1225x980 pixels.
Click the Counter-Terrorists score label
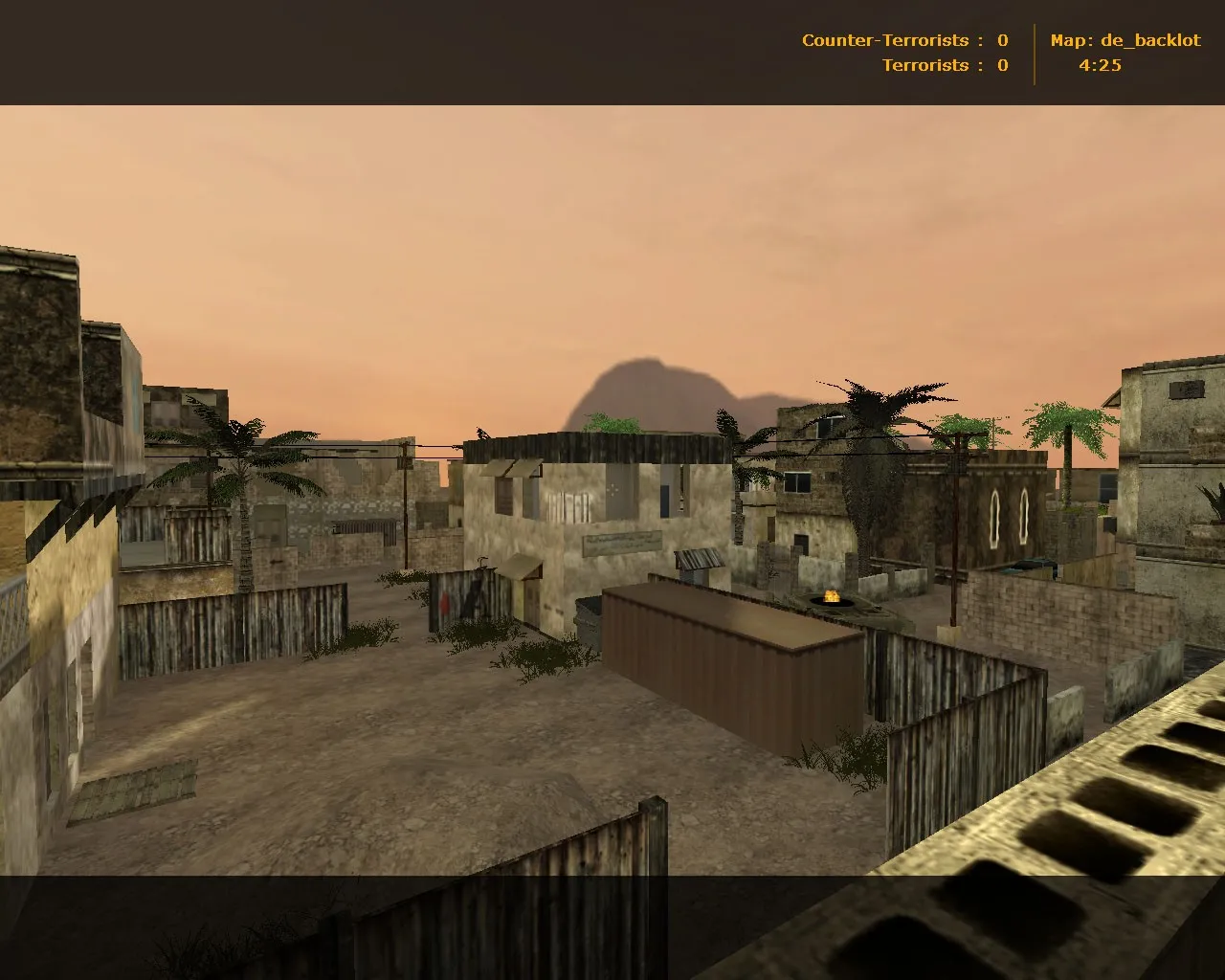click(884, 40)
